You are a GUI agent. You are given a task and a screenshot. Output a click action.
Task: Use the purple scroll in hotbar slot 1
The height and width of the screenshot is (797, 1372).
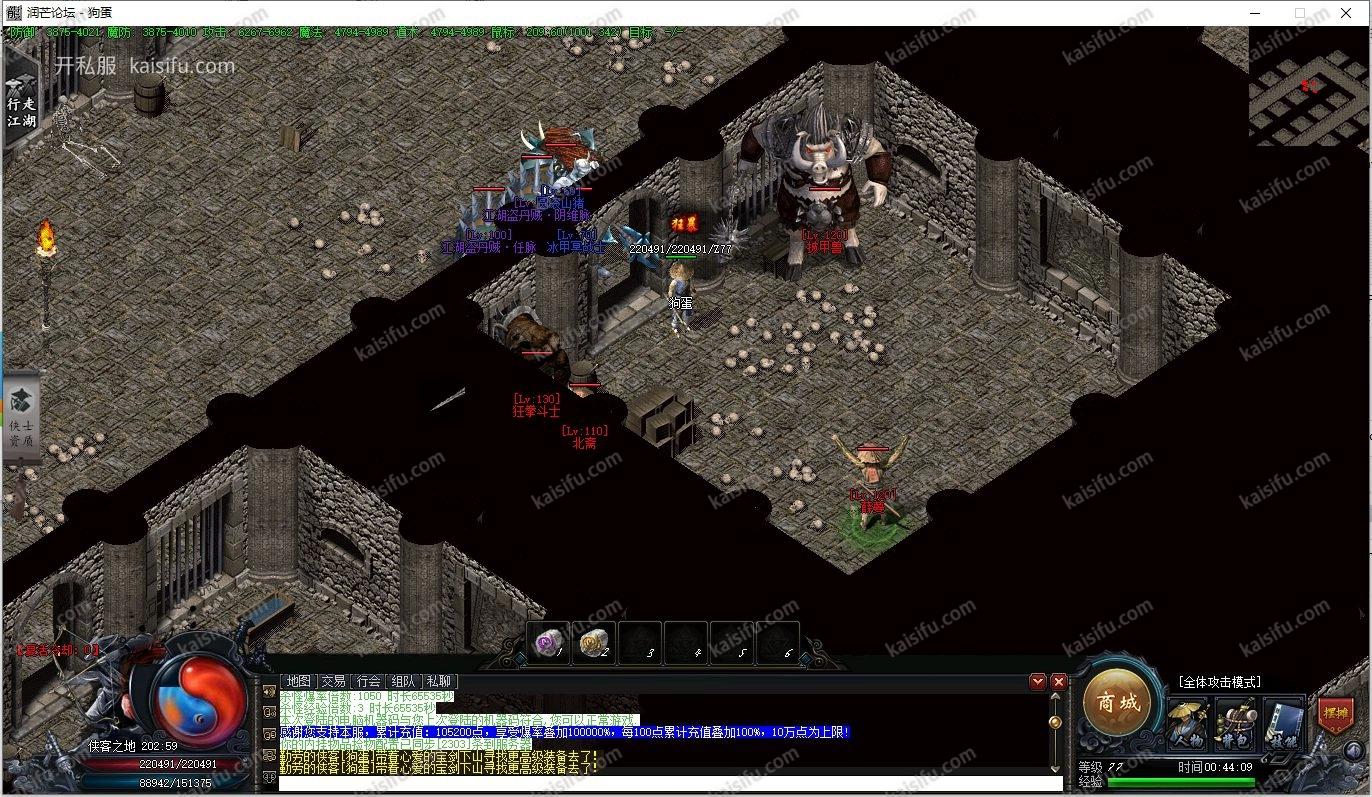(x=547, y=642)
